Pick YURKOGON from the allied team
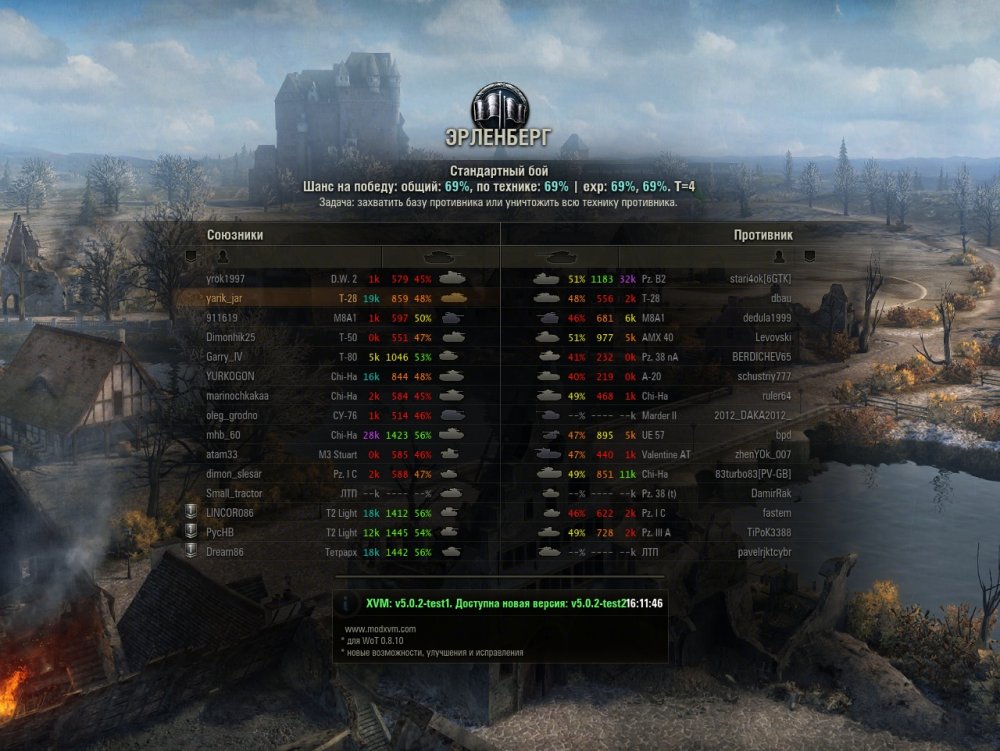Viewport: 1000px width, 751px height. click(230, 376)
